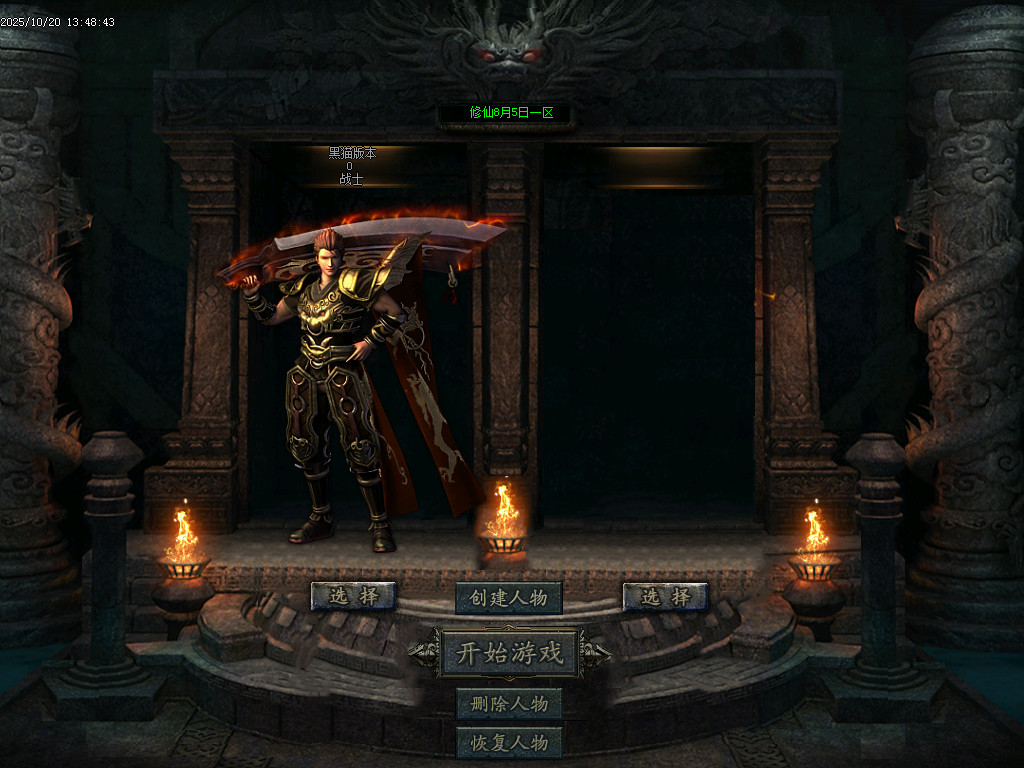This screenshot has width=1024, height=768.
Task: Start the game with 开始游戏
Action: click(x=510, y=654)
